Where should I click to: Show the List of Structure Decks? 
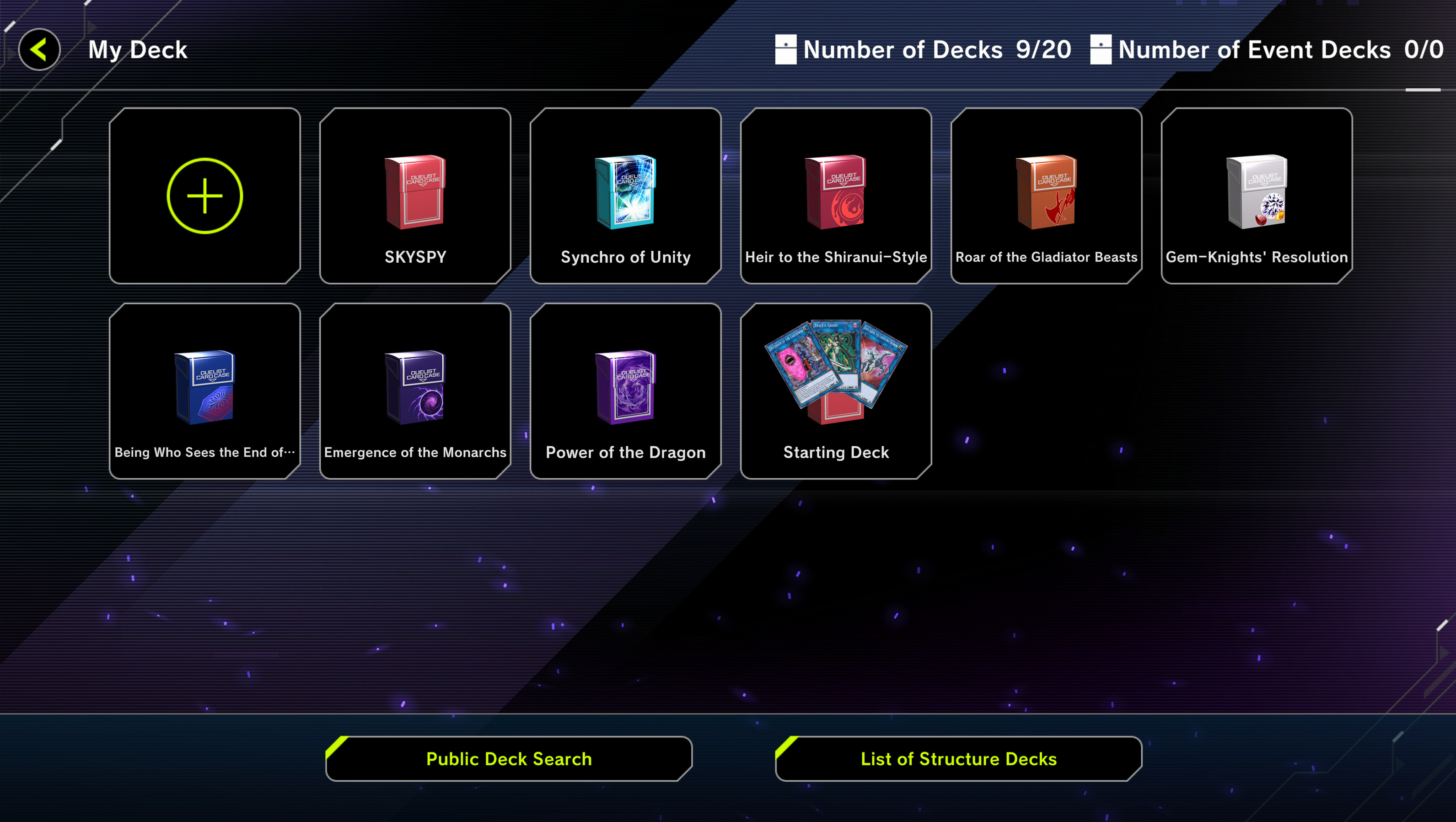(958, 759)
